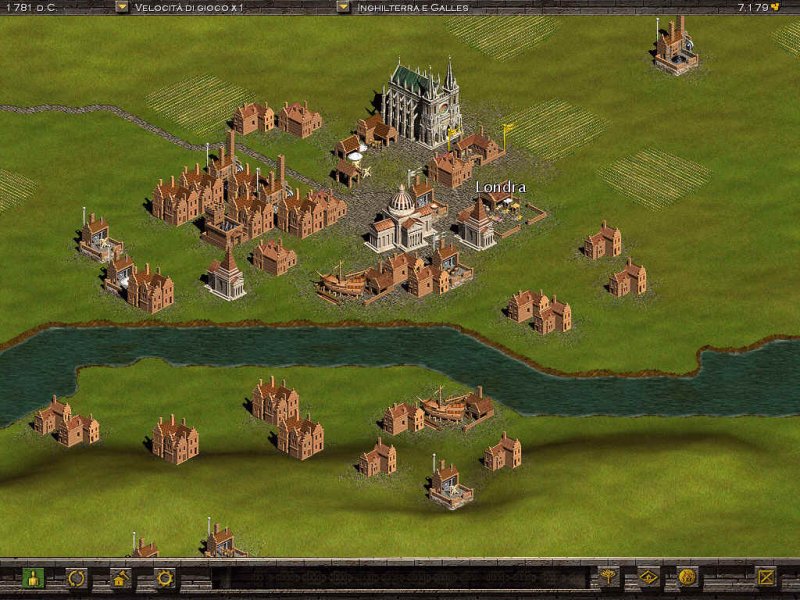The height and width of the screenshot is (600, 800).
Task: Open the round gold coin icon
Action: (687, 576)
